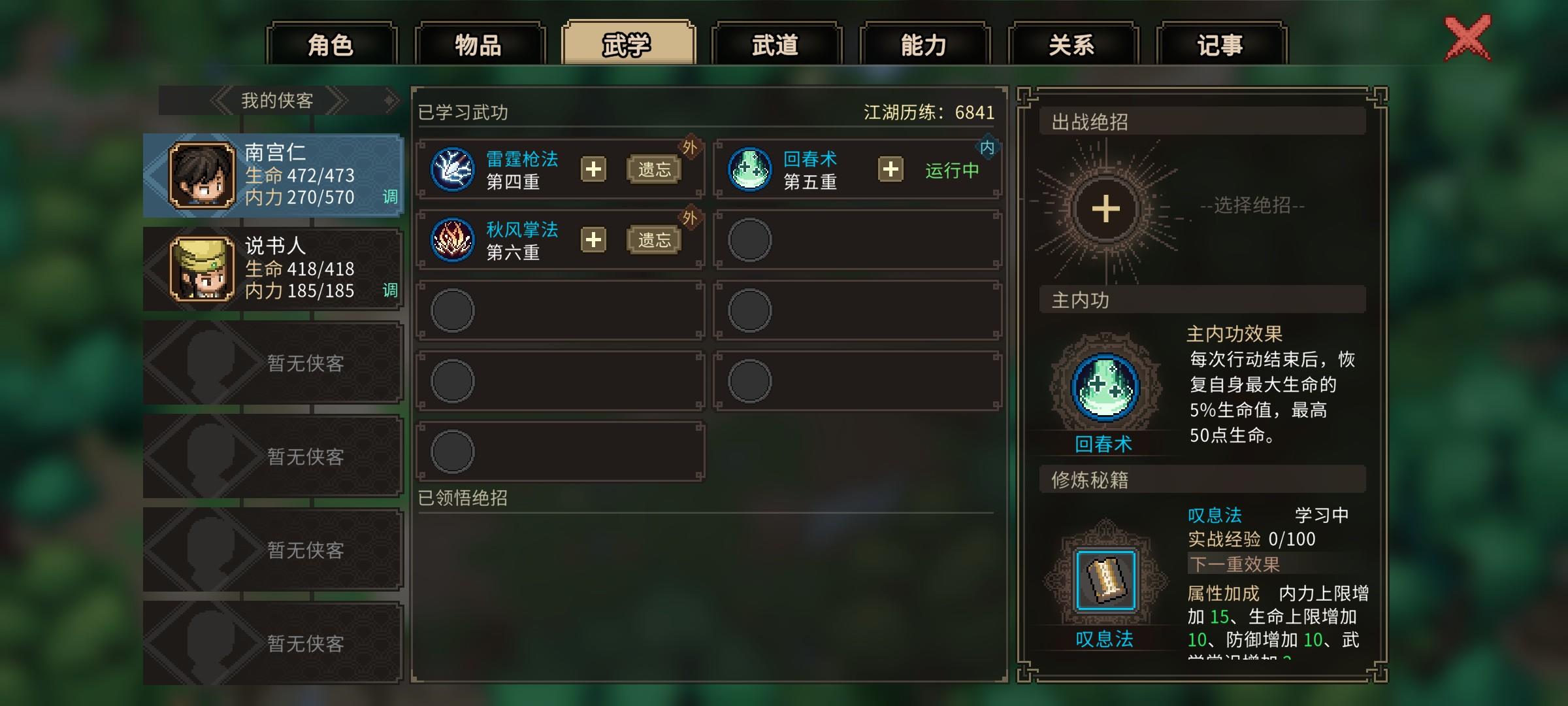Click the 秋风掌法 palm technique icon
Viewport: 1568px width, 706px height.
(453, 239)
